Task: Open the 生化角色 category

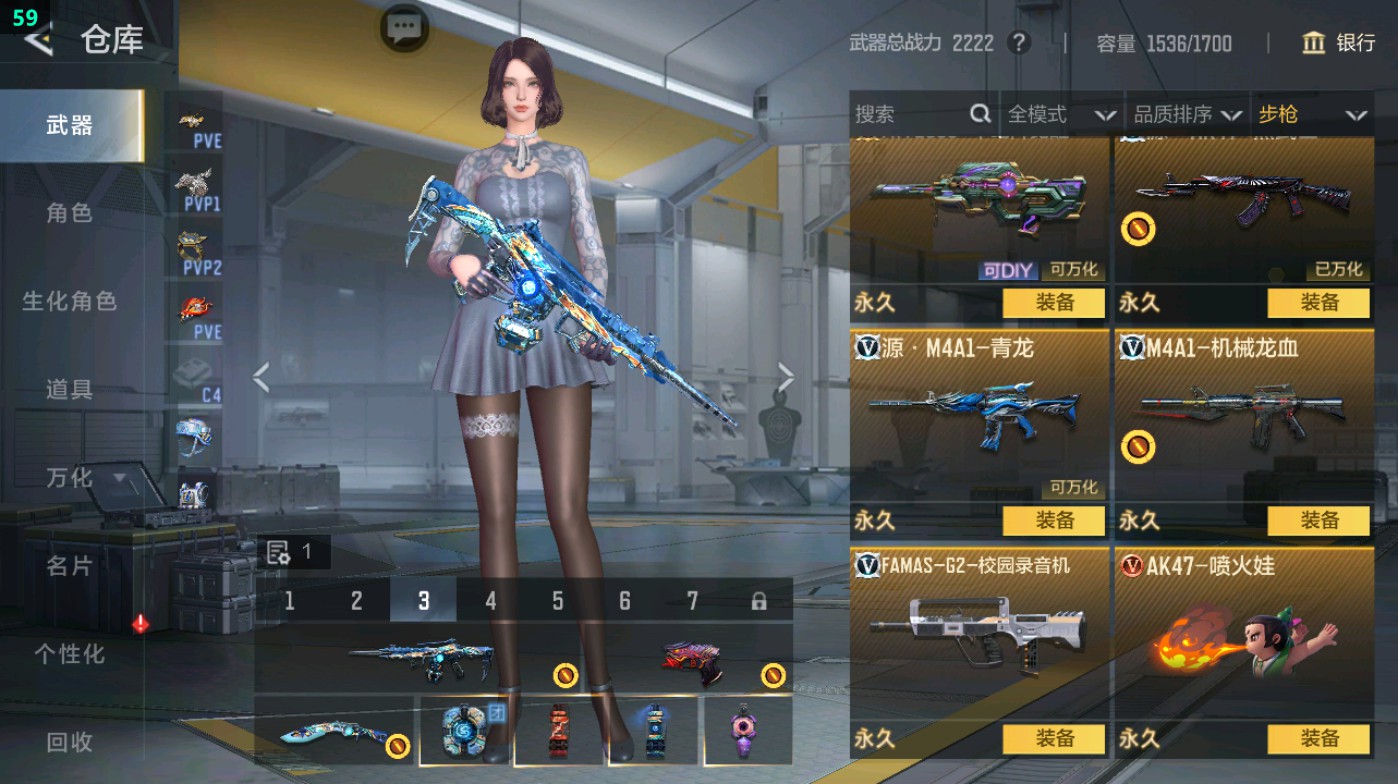Action: coord(69,301)
